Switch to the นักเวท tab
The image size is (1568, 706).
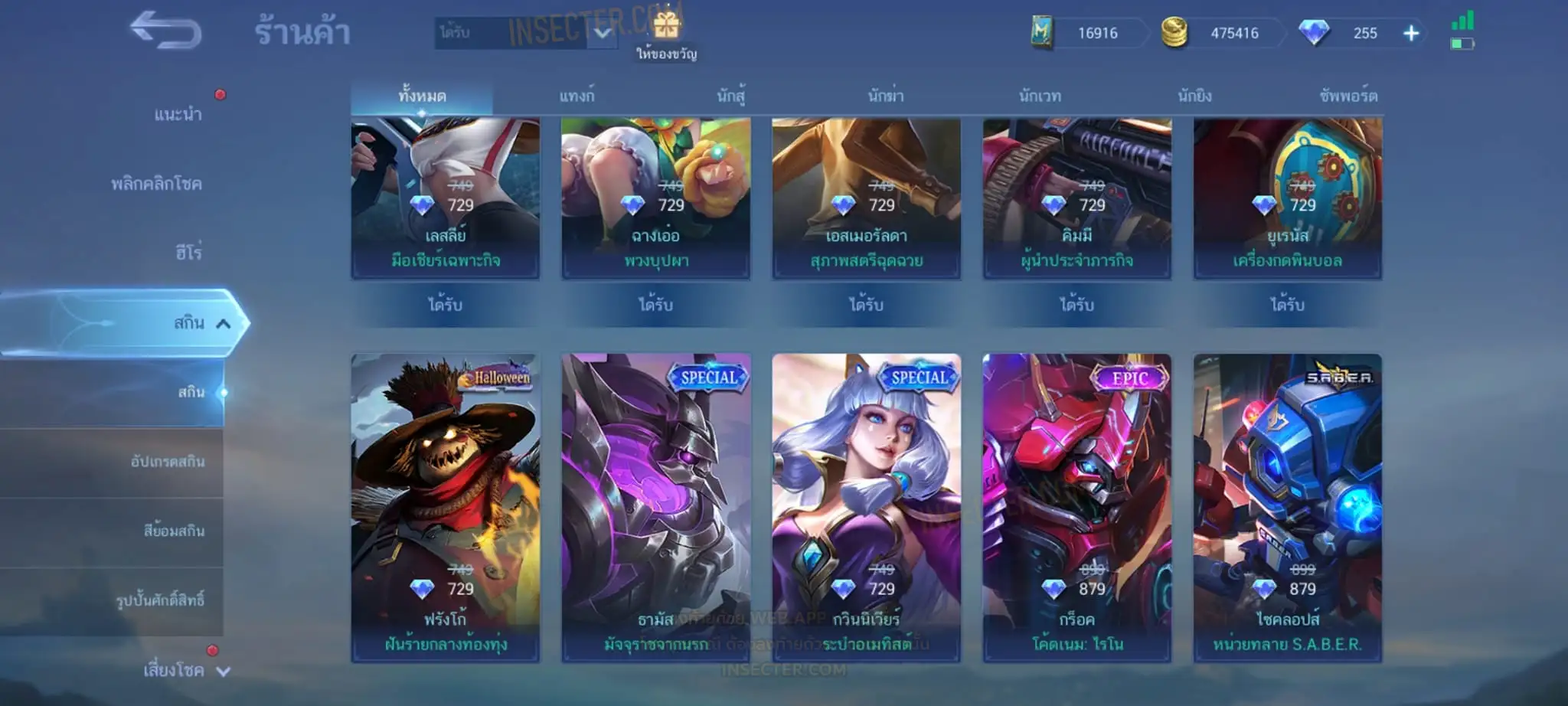tap(1040, 96)
